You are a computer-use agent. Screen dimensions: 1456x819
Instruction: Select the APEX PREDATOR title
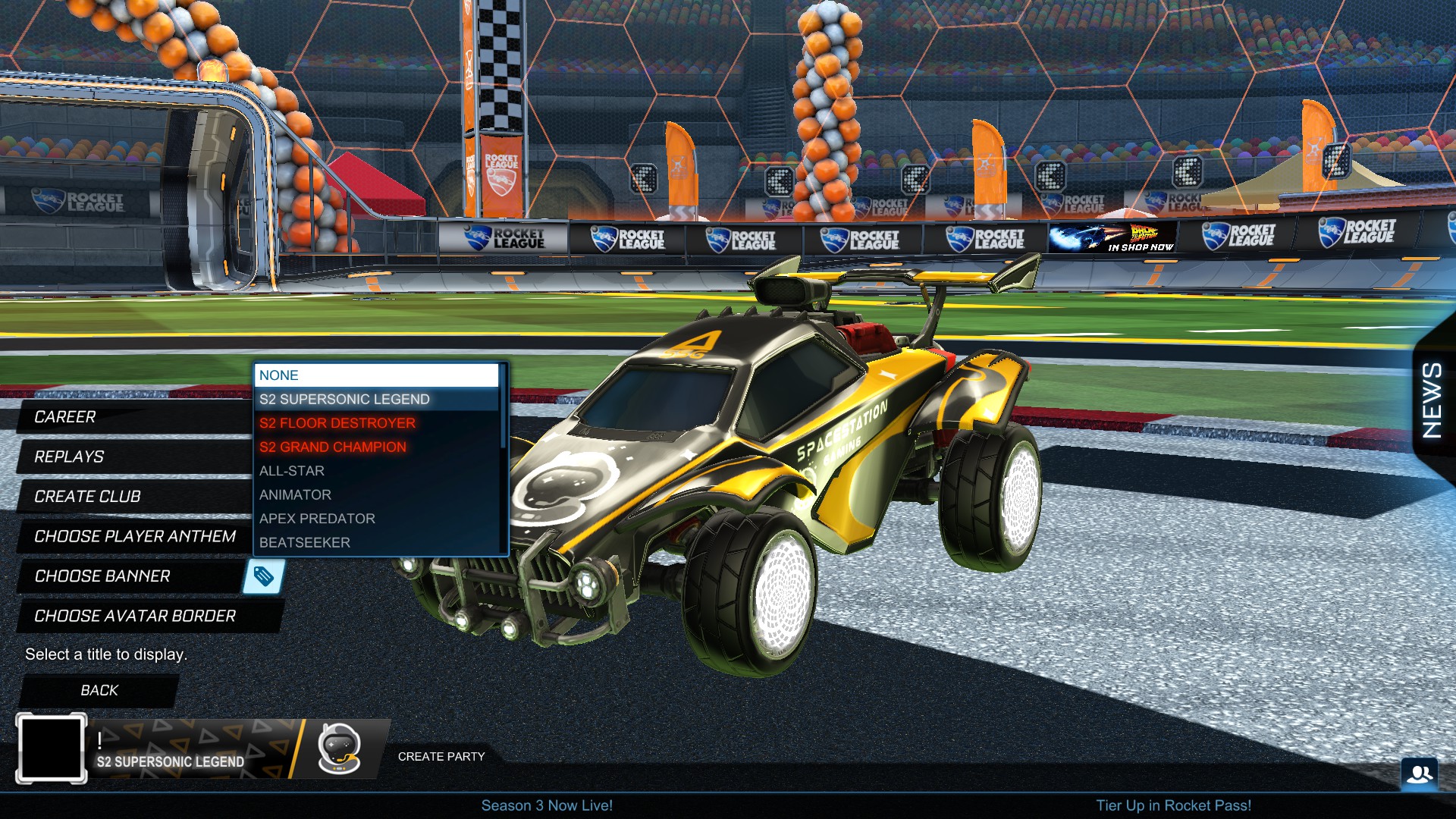tap(316, 519)
